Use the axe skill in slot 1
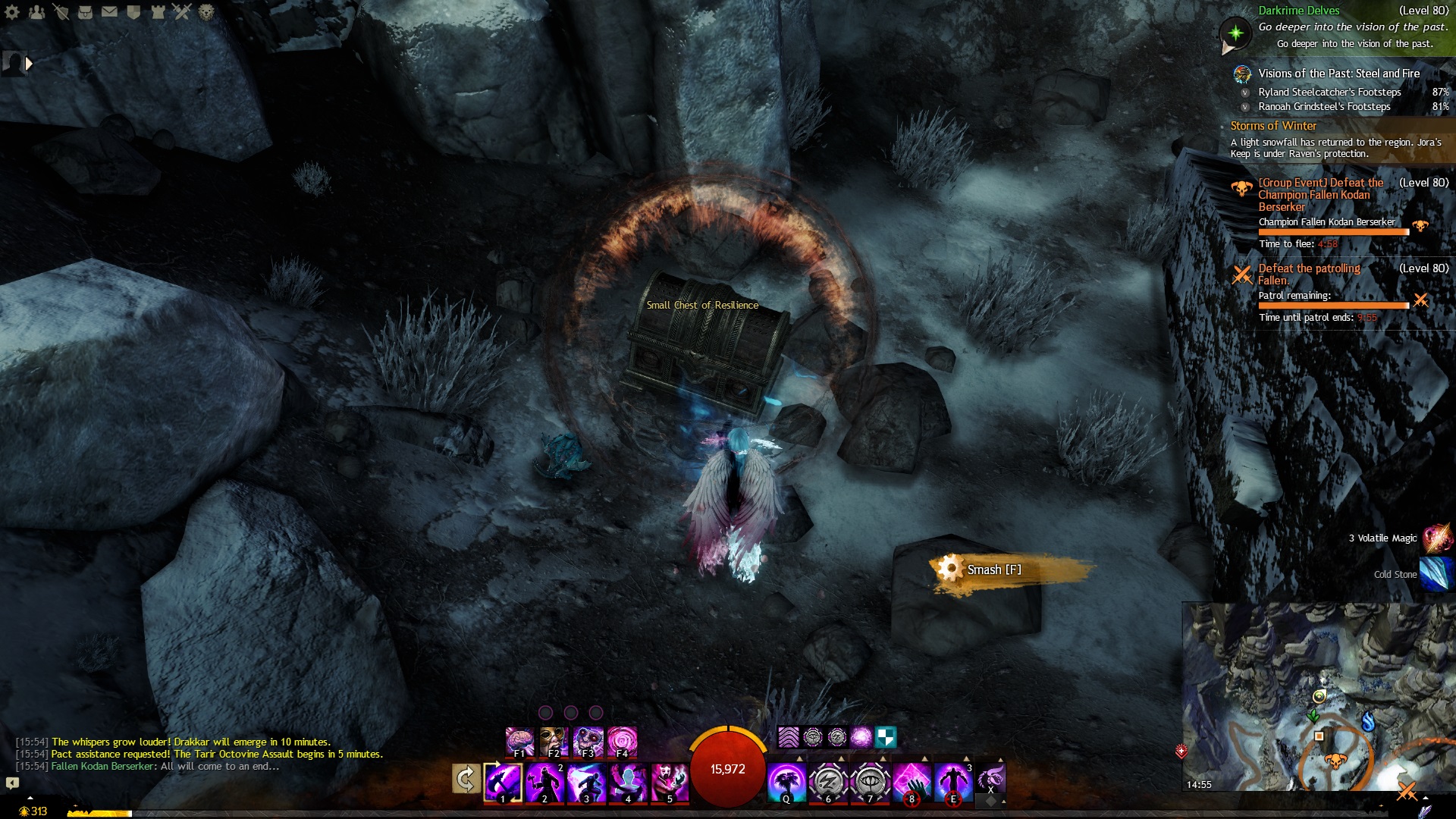The height and width of the screenshot is (819, 1456). point(503,782)
